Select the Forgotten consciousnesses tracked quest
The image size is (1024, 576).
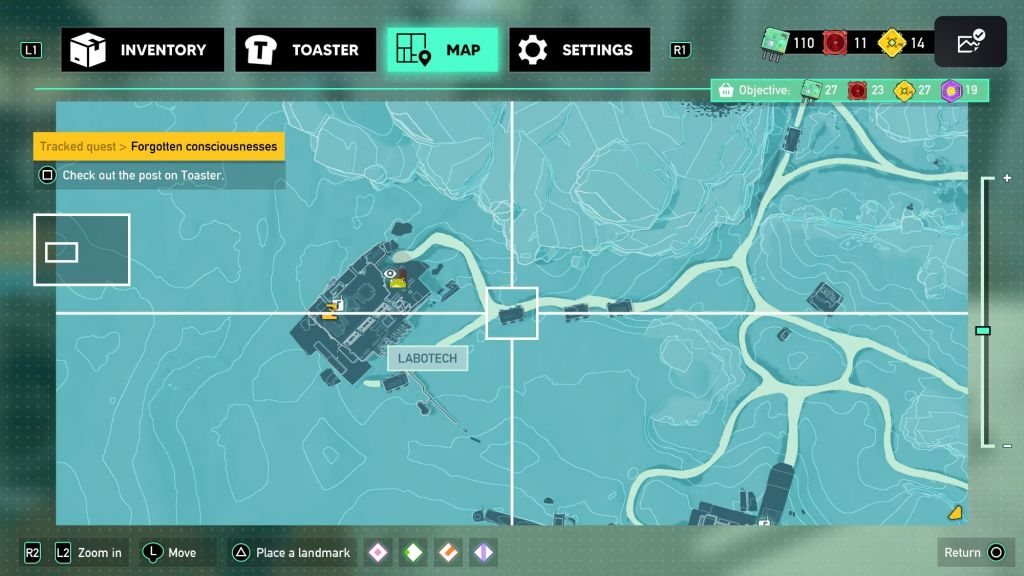(x=159, y=147)
